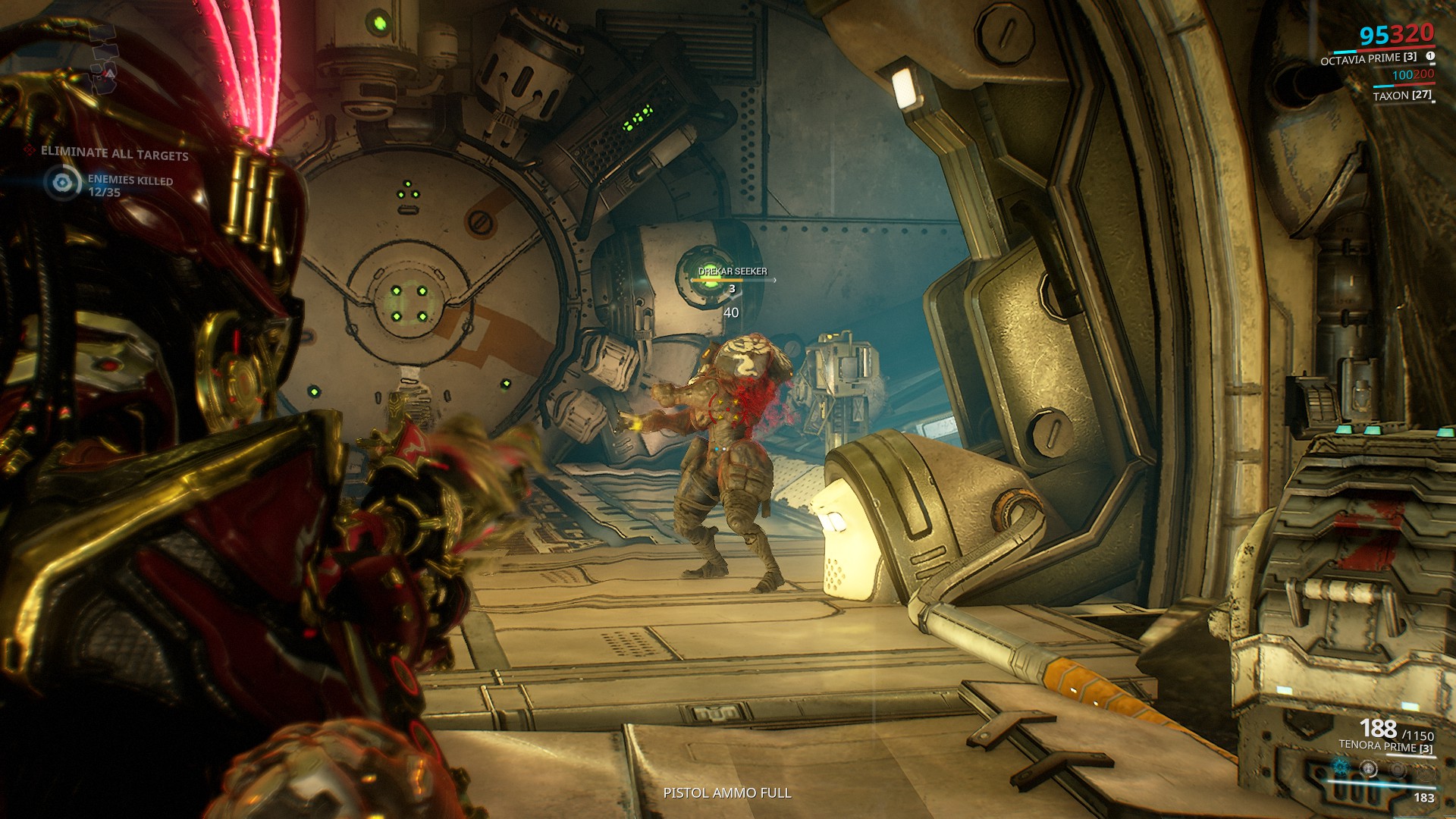Select the Eliminate All Targets objective
The width and height of the screenshot is (1456, 819).
click(x=114, y=153)
